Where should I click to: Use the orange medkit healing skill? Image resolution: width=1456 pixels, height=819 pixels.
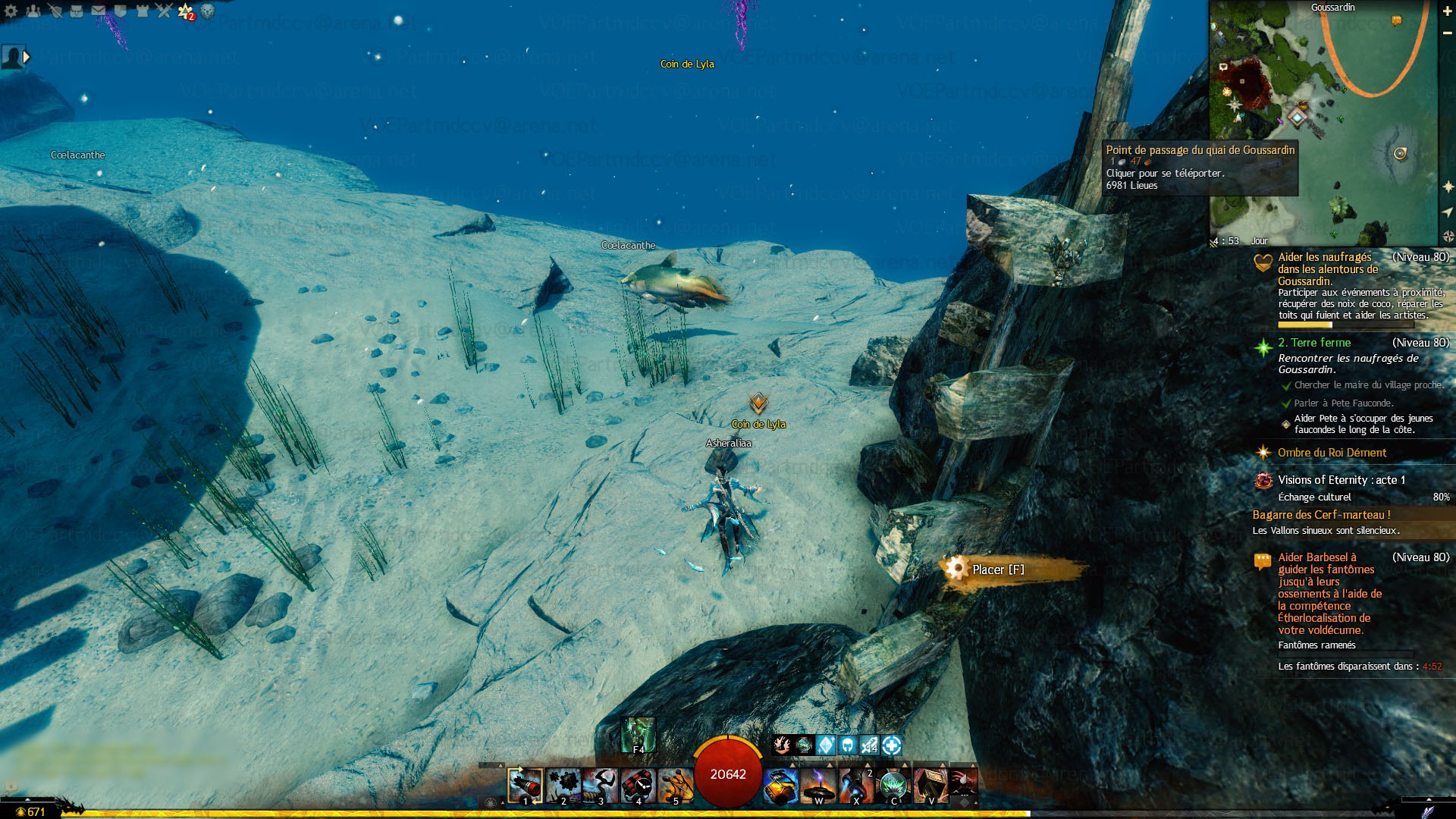780,785
